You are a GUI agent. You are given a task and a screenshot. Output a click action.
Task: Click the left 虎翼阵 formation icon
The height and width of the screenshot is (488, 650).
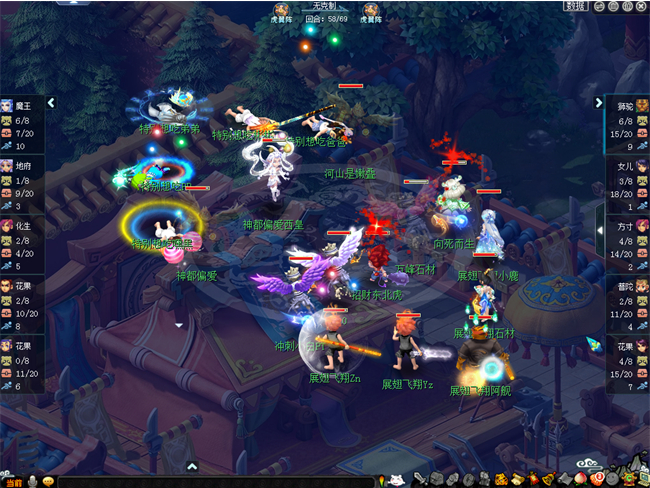pos(282,10)
